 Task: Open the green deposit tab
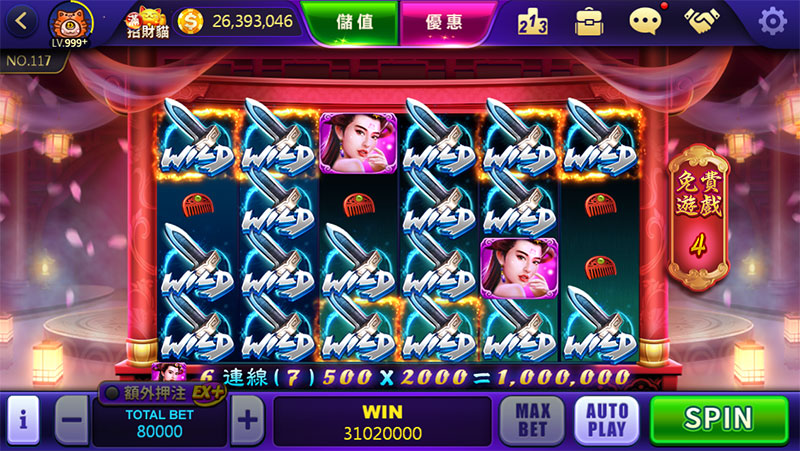[351, 21]
